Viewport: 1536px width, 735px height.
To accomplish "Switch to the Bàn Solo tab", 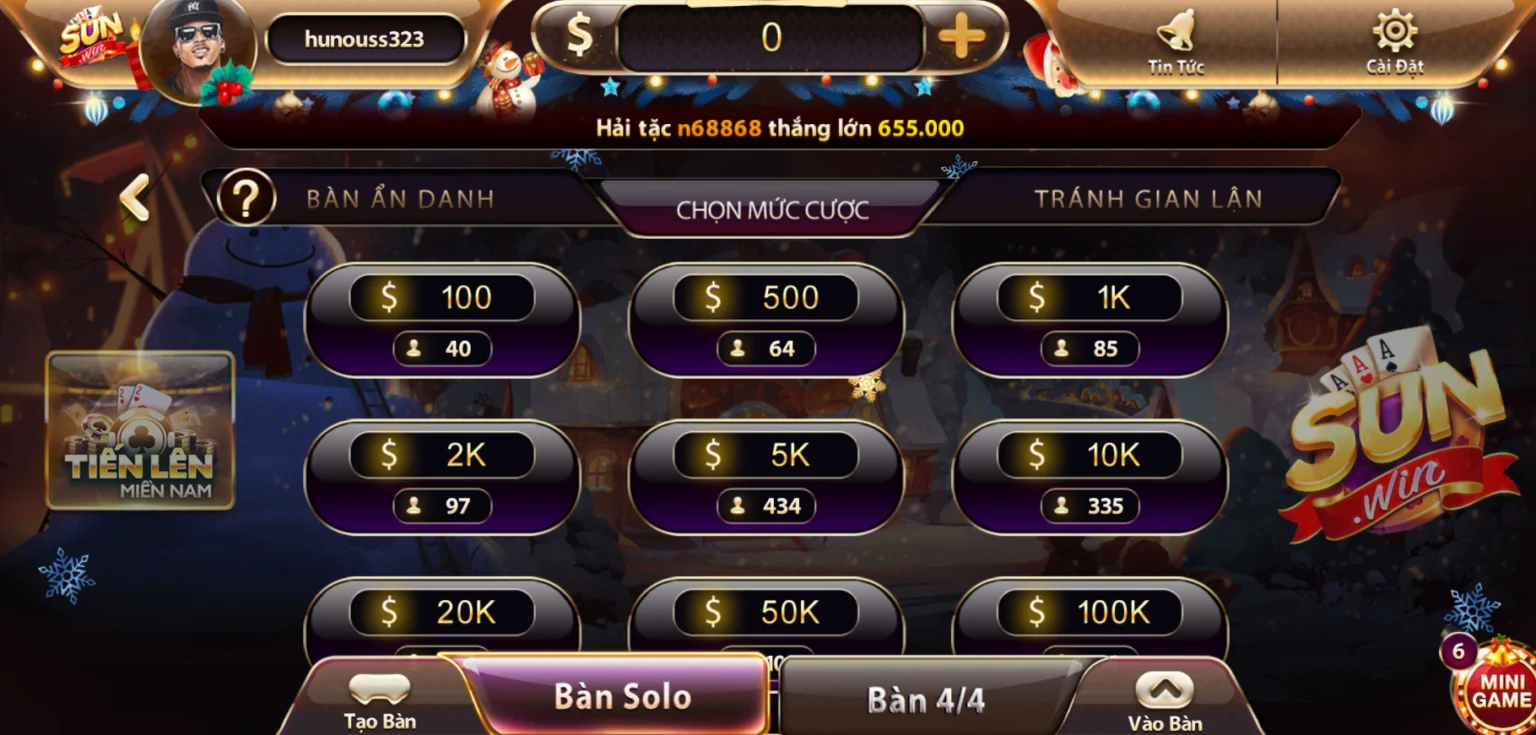I will 620,697.
